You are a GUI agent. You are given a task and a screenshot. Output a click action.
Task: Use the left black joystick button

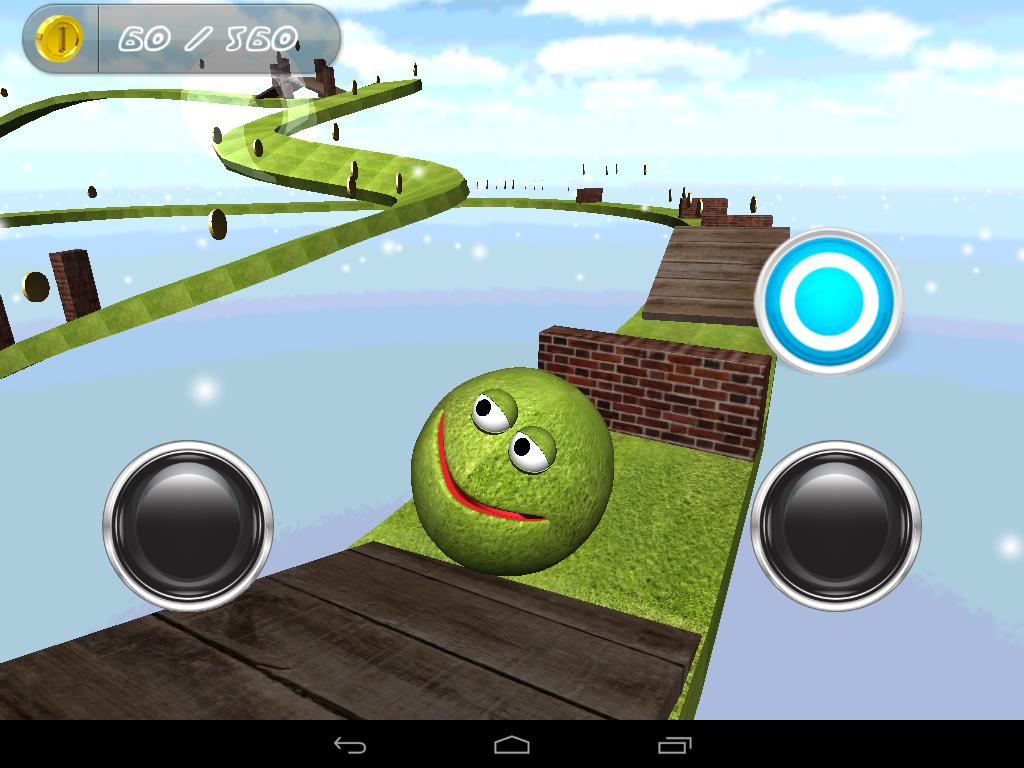coord(188,525)
